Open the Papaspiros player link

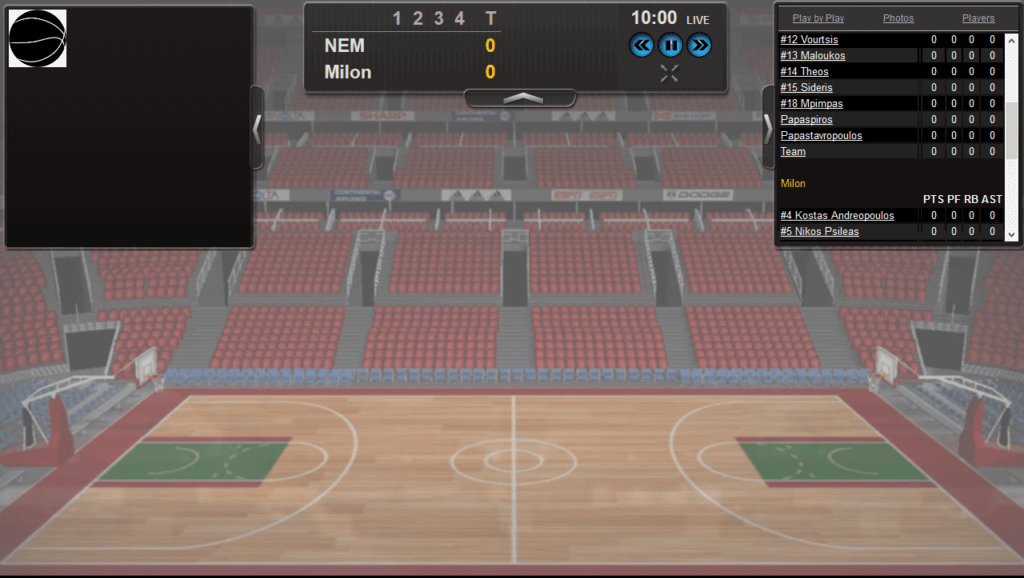coord(806,120)
